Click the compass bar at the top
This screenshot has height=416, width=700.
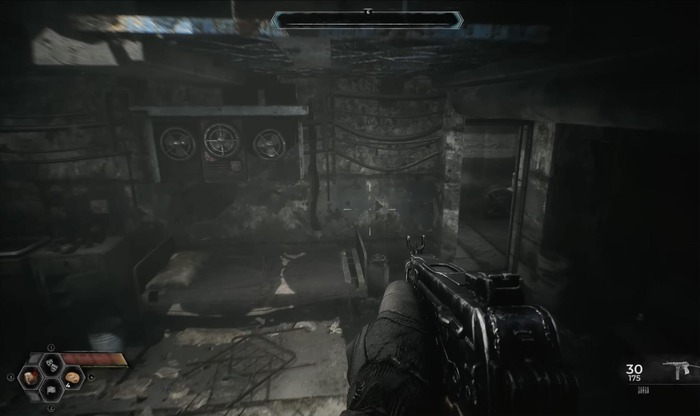pos(368,19)
